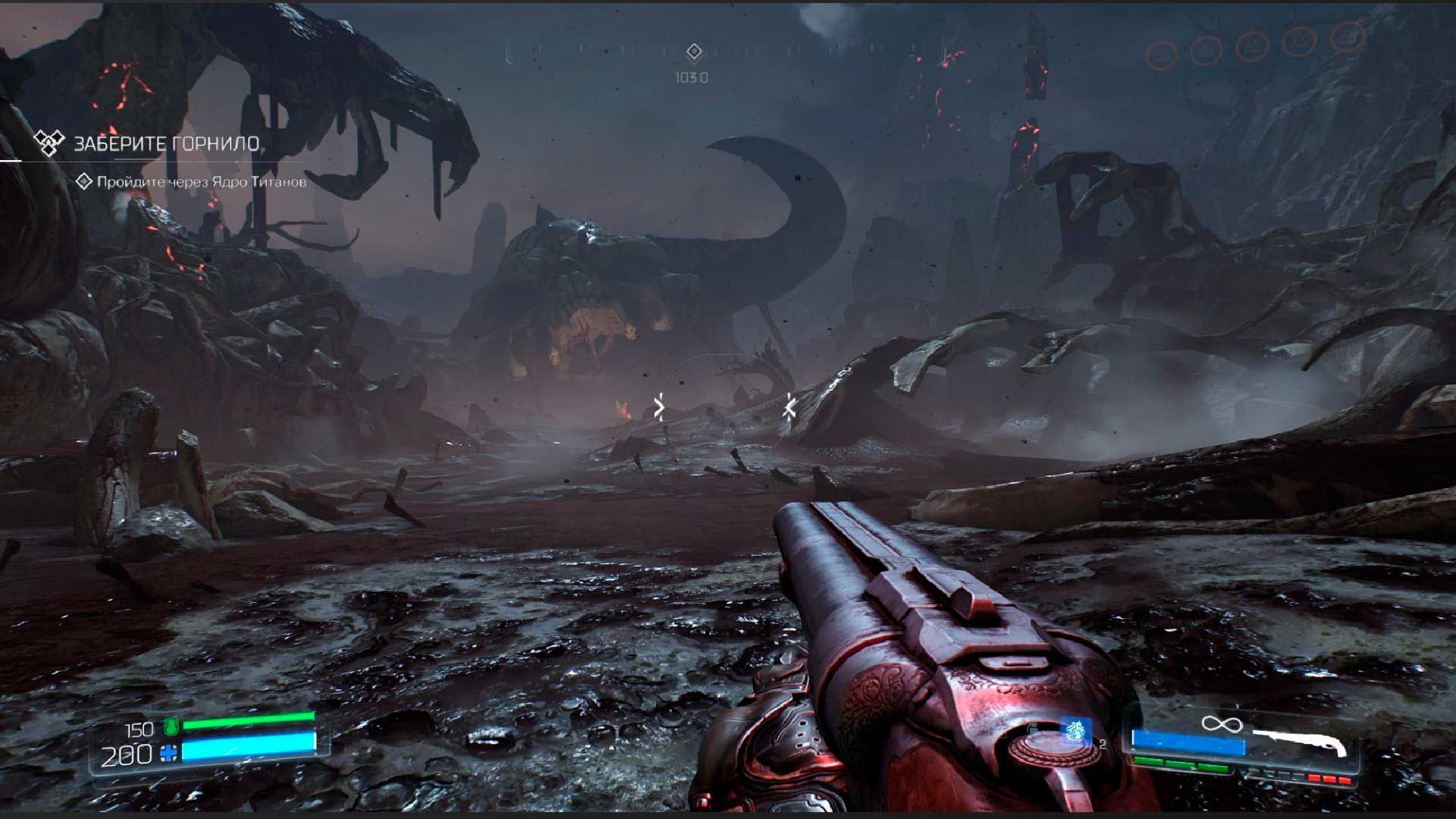Select the first rune challenge medallion top-right
1456x819 pixels.
coord(1160,52)
